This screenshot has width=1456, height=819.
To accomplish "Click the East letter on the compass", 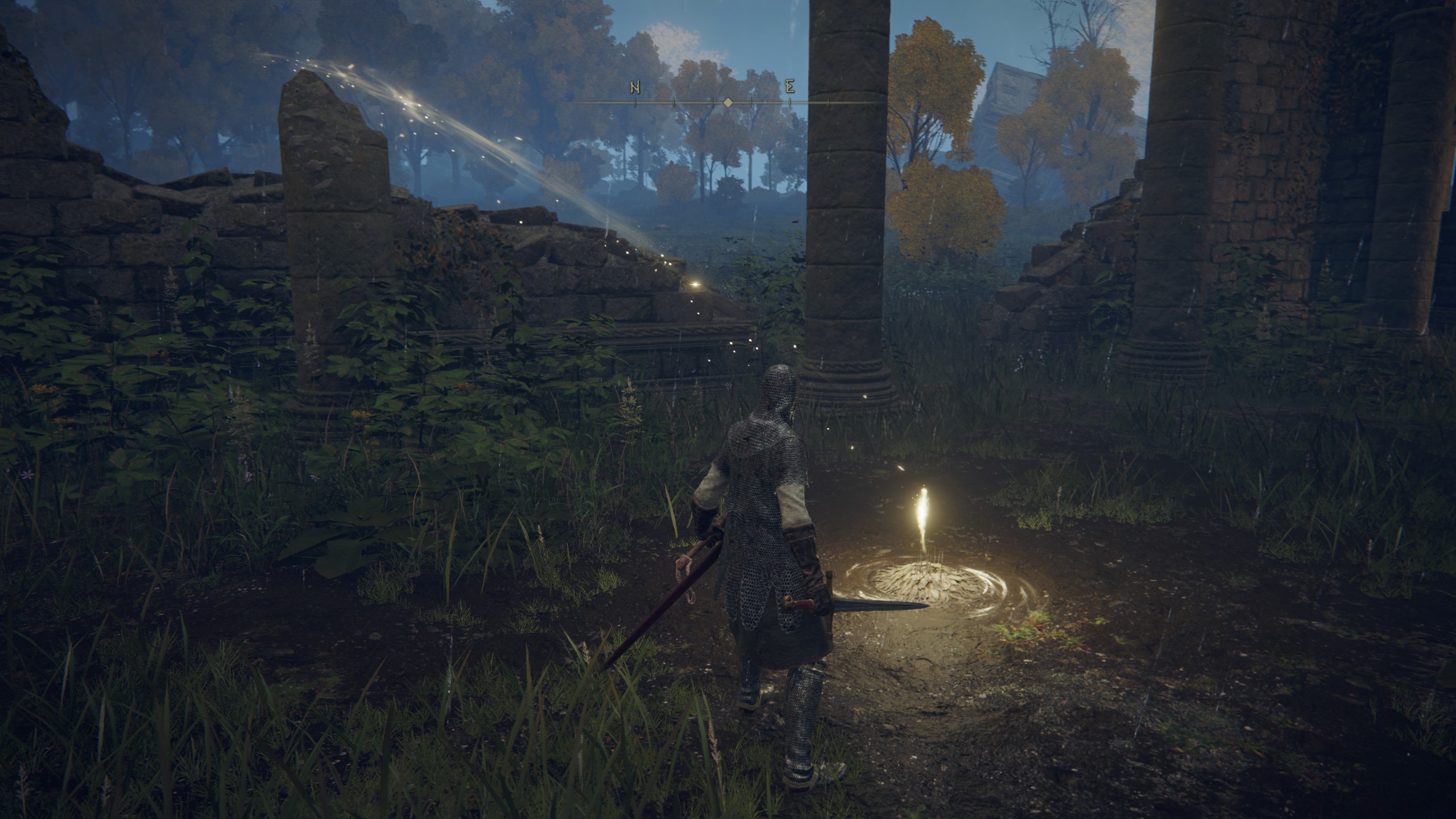I will click(x=789, y=88).
